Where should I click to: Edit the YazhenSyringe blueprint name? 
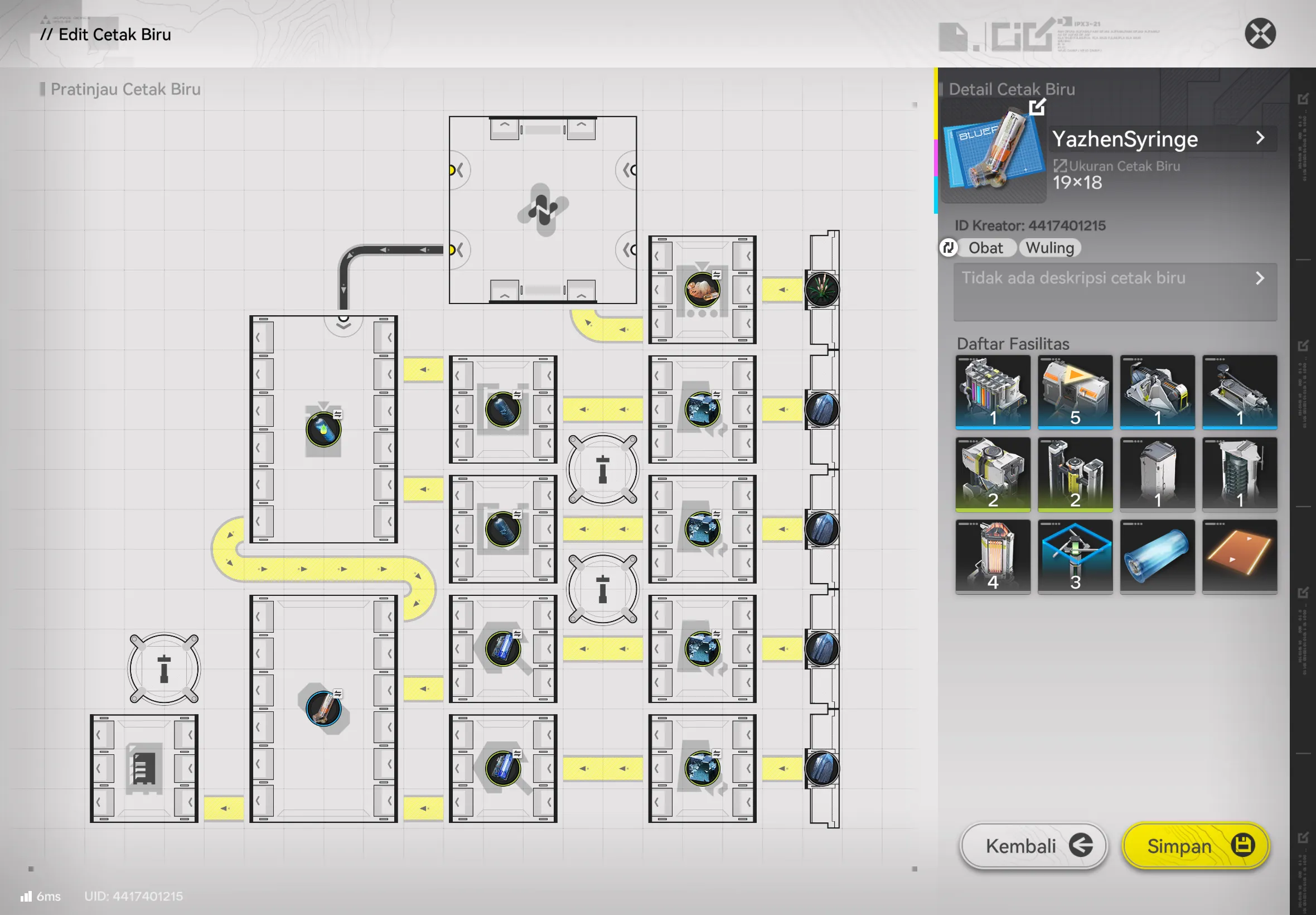click(1163, 139)
